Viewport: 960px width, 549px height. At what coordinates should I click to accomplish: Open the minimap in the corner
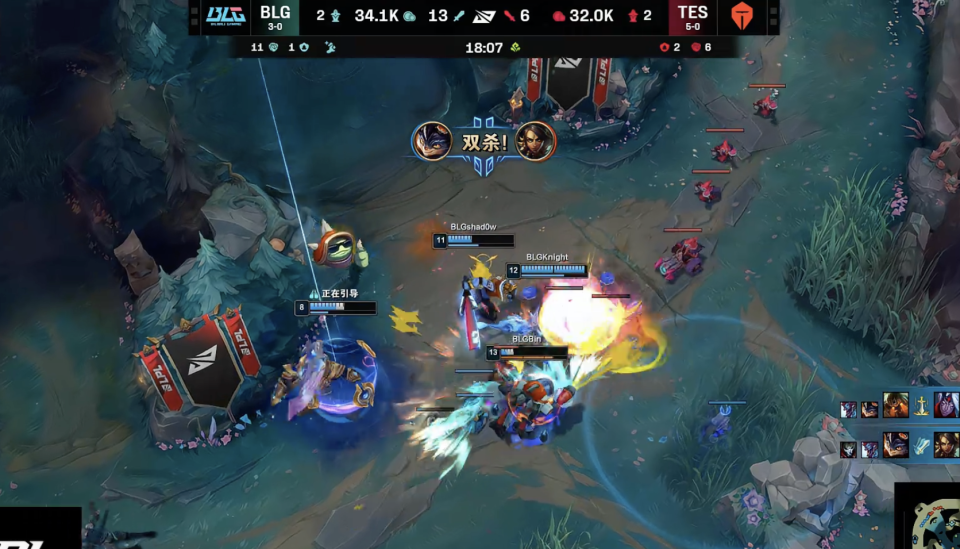pos(927,517)
